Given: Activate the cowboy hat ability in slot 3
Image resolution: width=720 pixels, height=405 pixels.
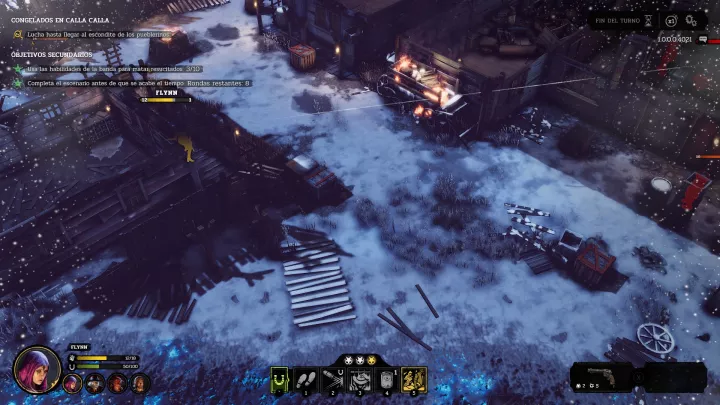Looking at the screenshot, I should coord(360,379).
